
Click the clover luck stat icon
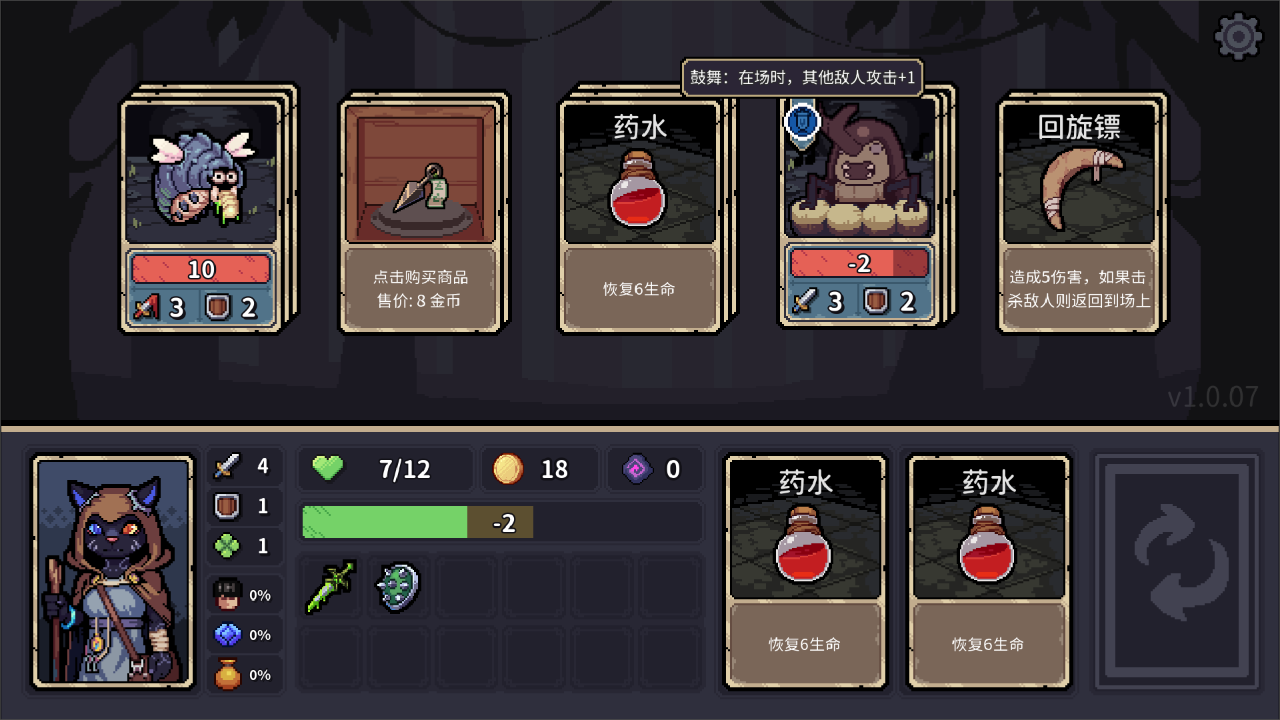pyautogui.click(x=228, y=545)
